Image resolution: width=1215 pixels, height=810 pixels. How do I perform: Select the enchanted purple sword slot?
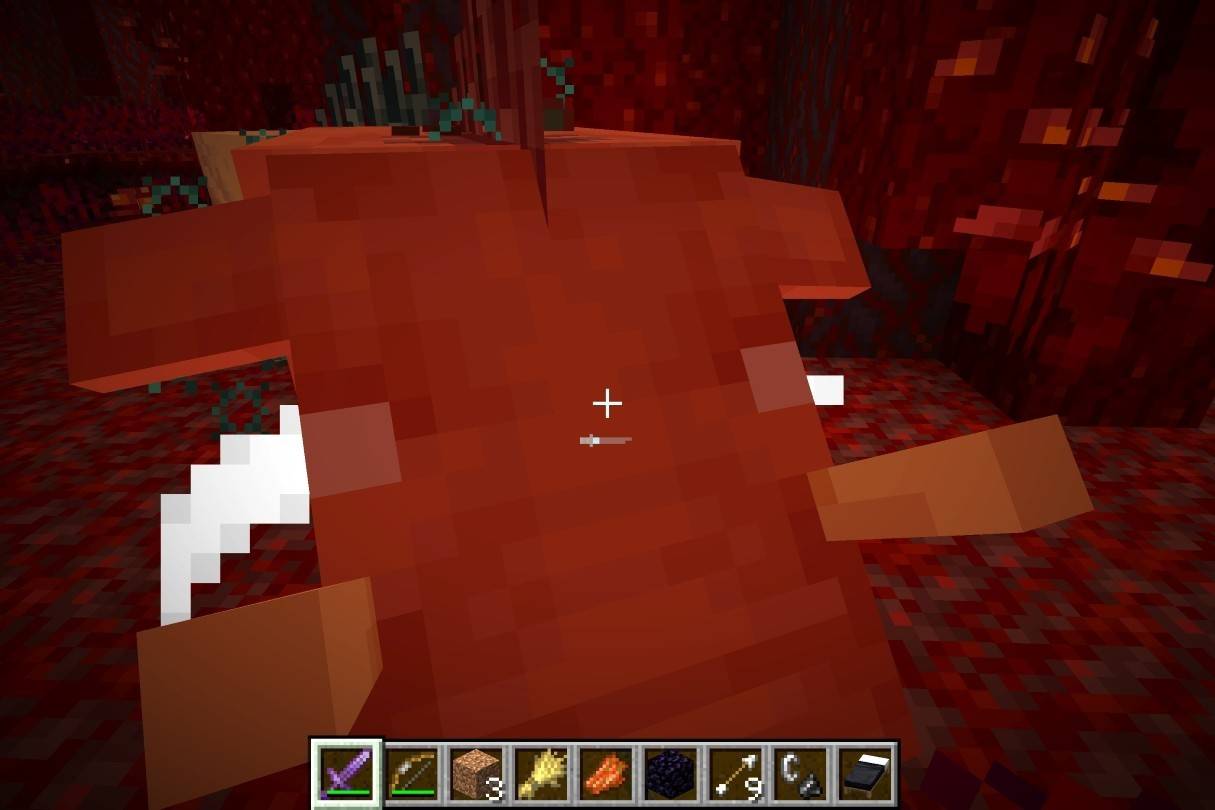(x=347, y=773)
